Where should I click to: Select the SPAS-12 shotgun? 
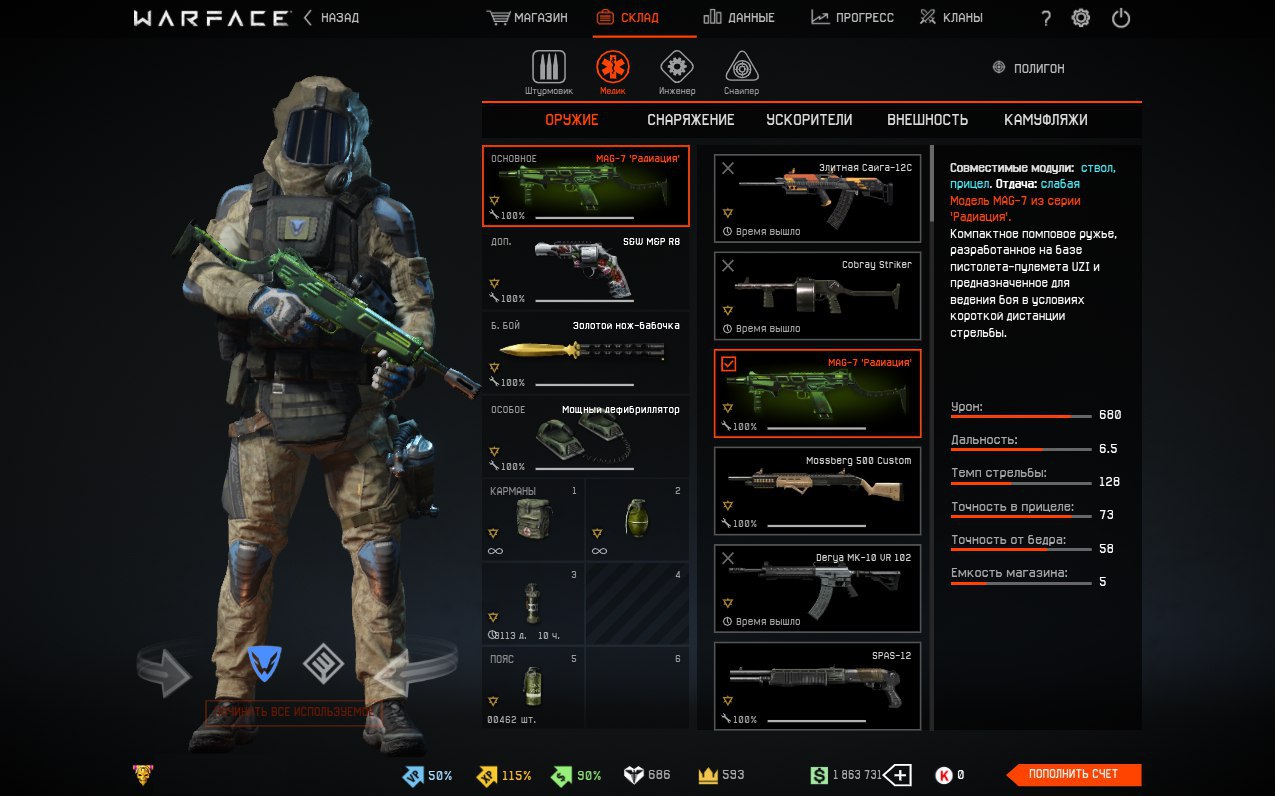tap(817, 686)
